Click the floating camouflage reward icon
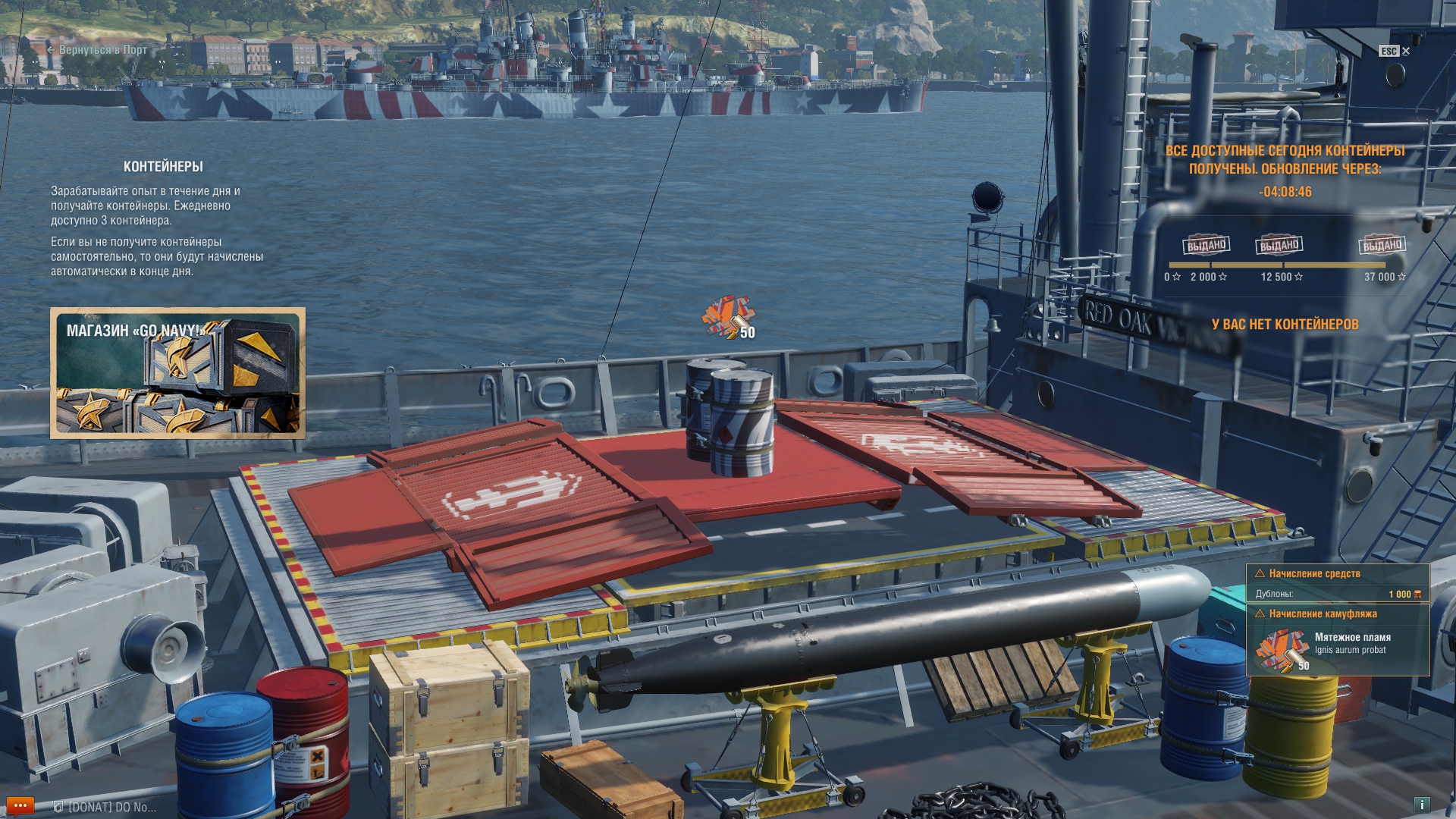The width and height of the screenshot is (1456, 819). point(728,317)
